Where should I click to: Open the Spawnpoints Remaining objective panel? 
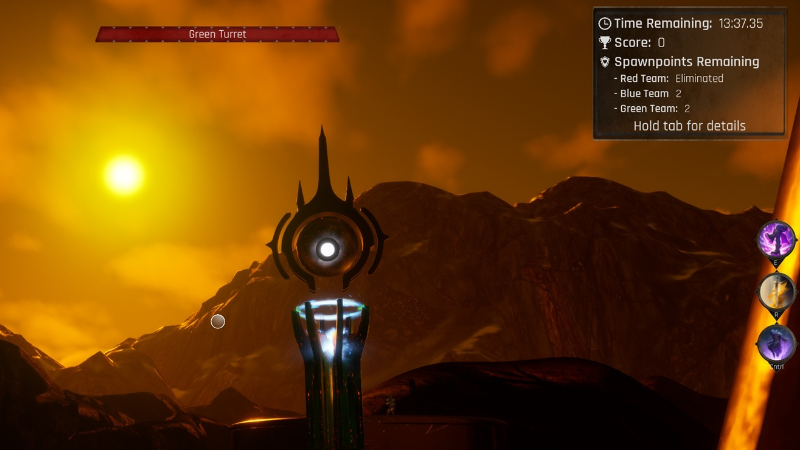686,62
